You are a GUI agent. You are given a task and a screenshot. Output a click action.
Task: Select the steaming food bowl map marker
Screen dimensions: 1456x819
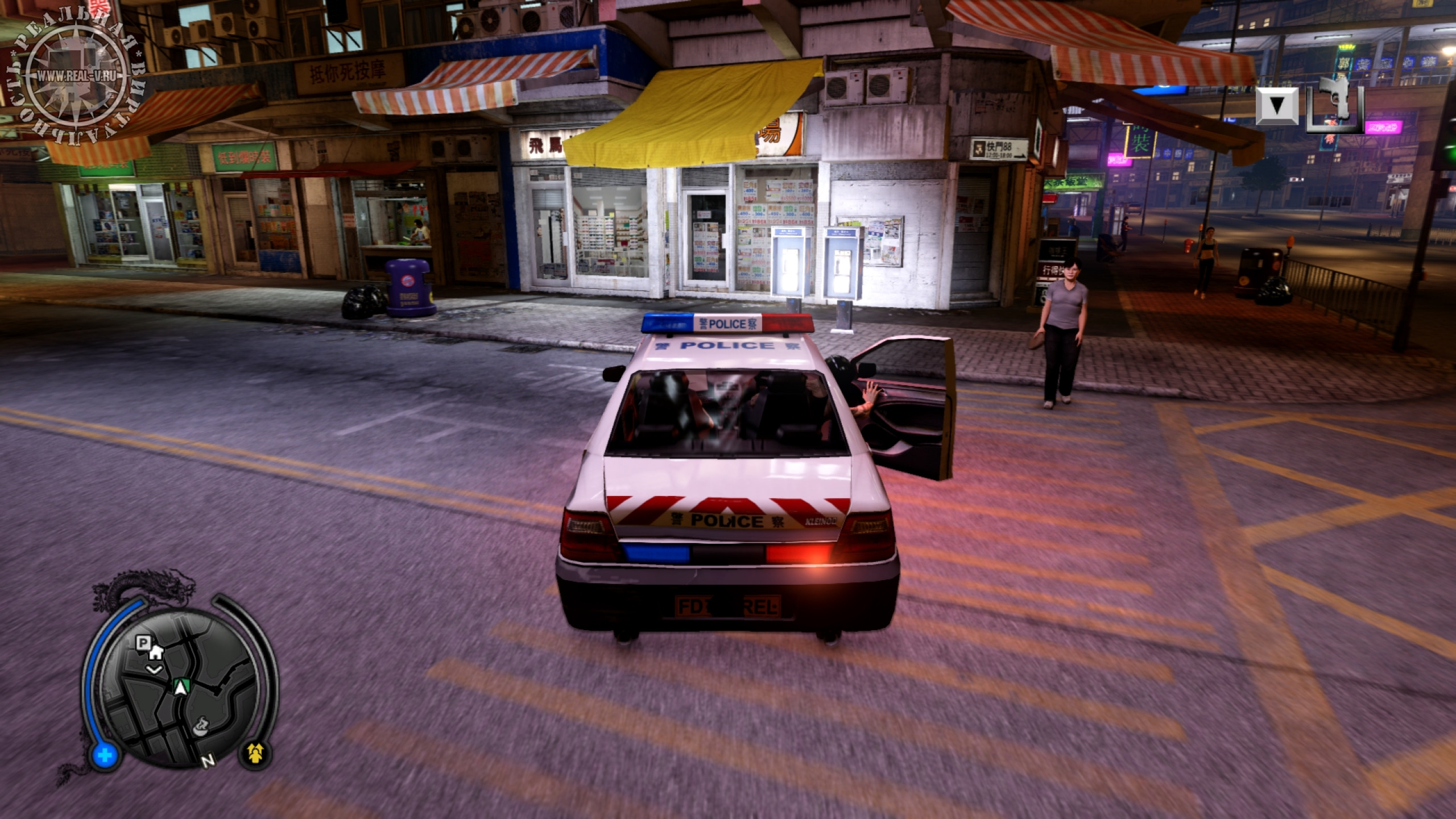201,727
